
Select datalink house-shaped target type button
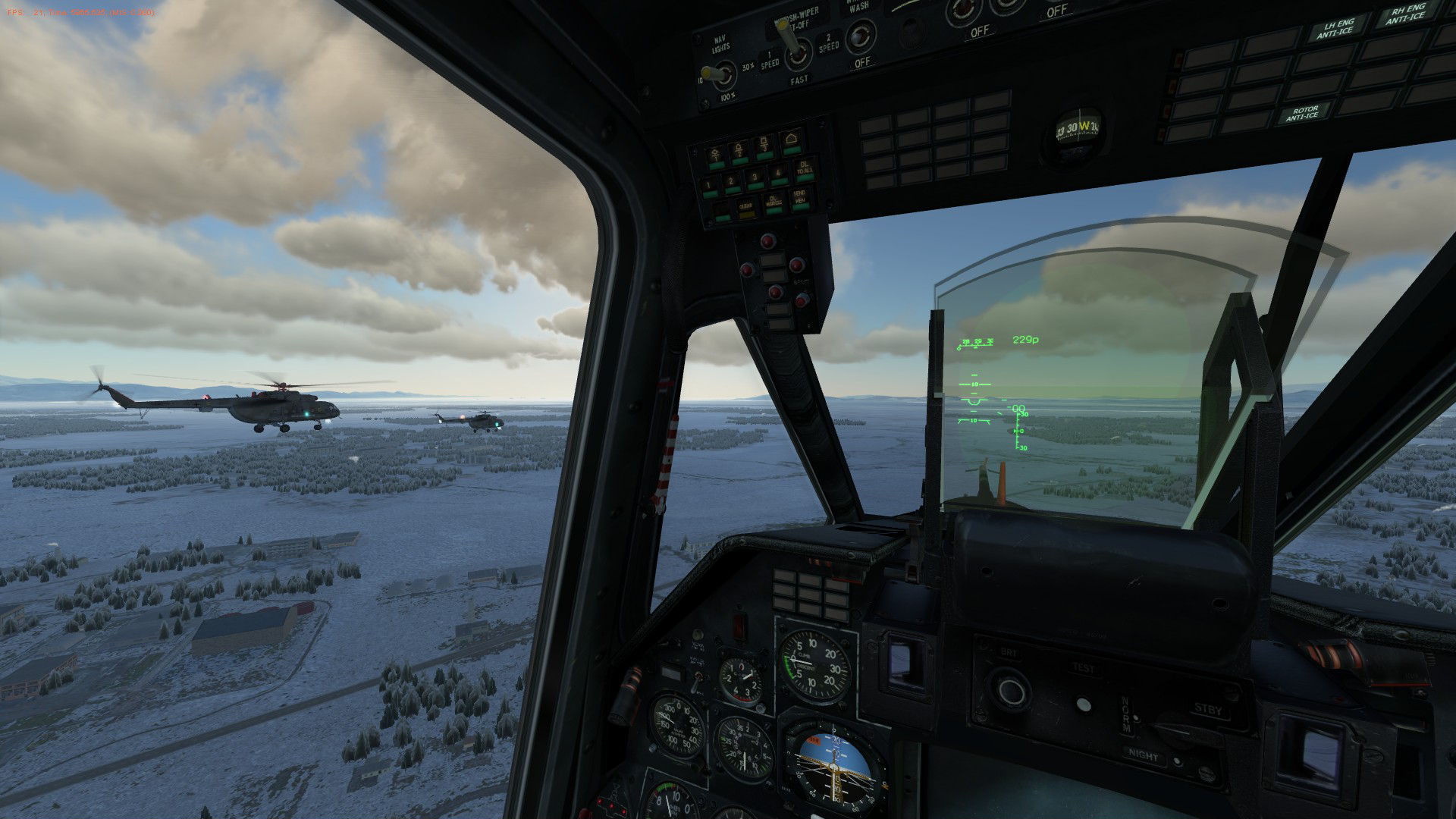click(792, 140)
